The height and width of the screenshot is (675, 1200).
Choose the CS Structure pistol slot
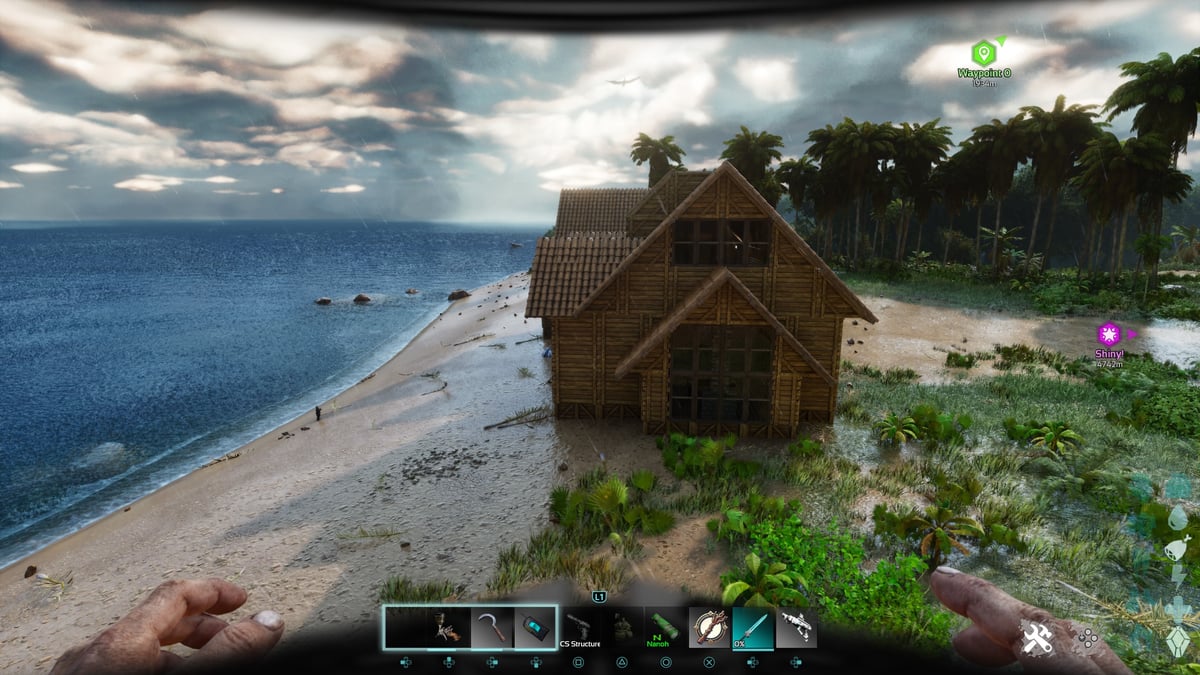point(580,627)
